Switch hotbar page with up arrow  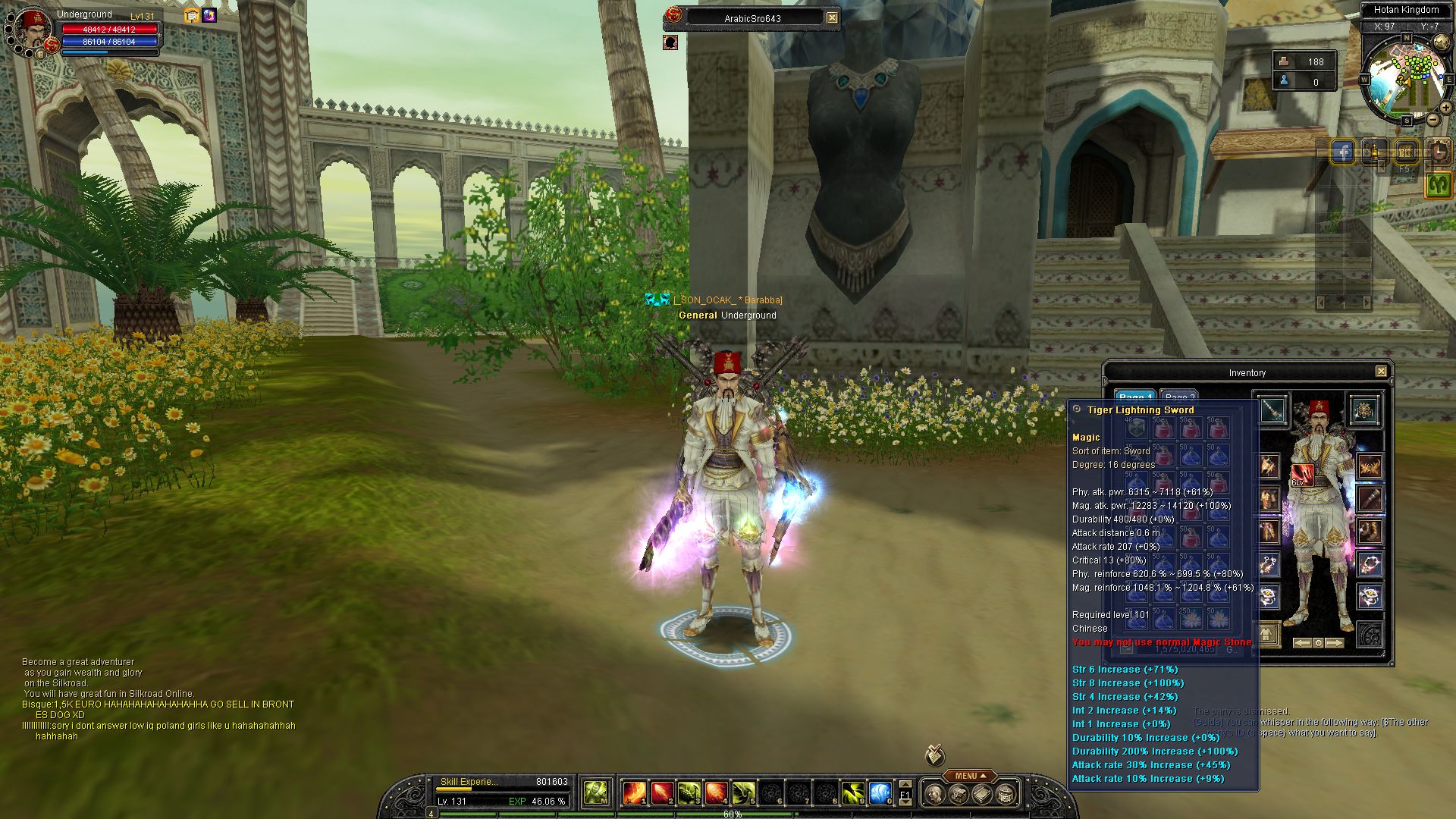click(x=905, y=784)
